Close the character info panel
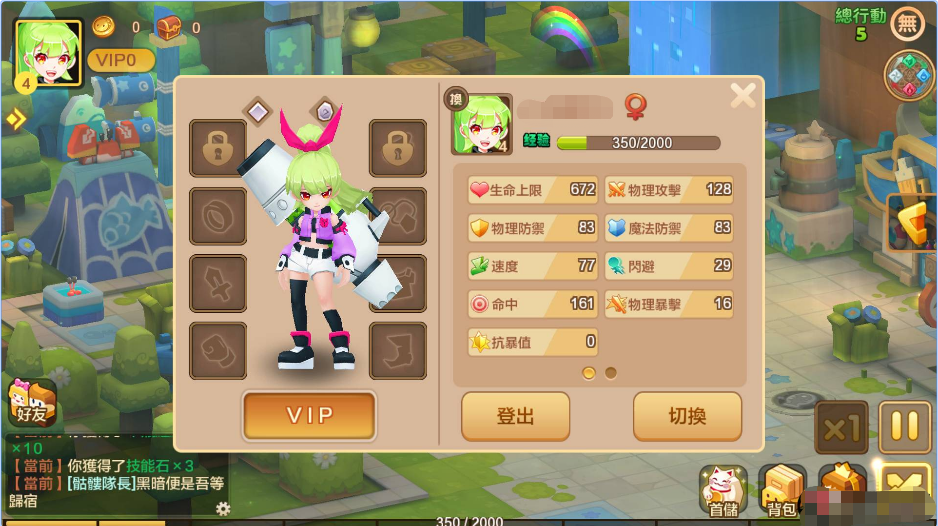The height and width of the screenshot is (526, 938). [x=742, y=96]
